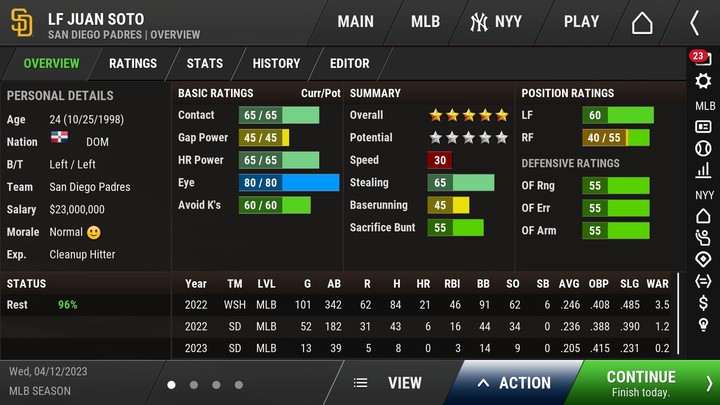Image resolution: width=720 pixels, height=405 pixels.
Task: Open the notifications icon with 23 badge
Action: pyautogui.click(x=701, y=59)
